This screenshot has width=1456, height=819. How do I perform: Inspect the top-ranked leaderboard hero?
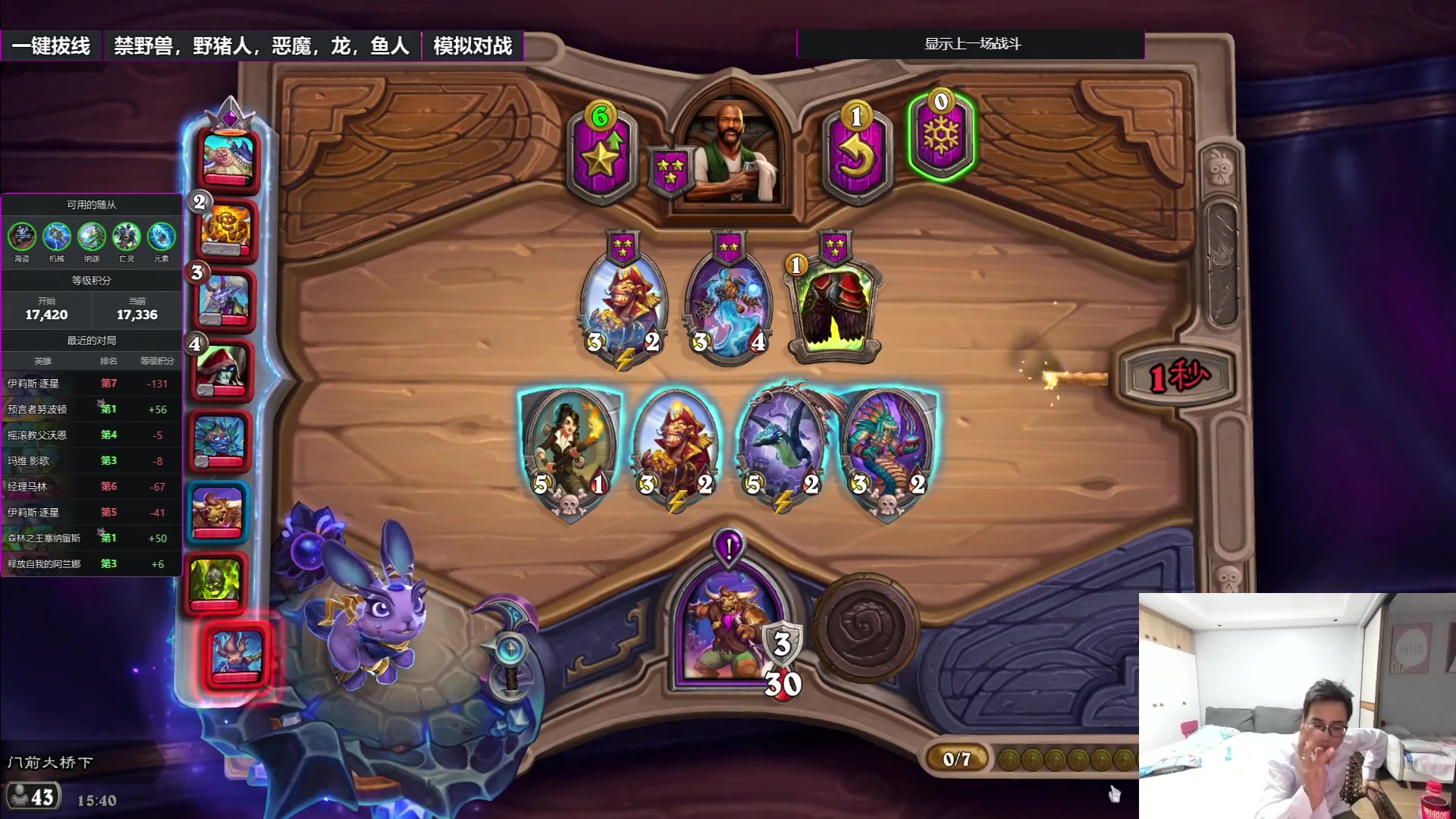pos(228,158)
